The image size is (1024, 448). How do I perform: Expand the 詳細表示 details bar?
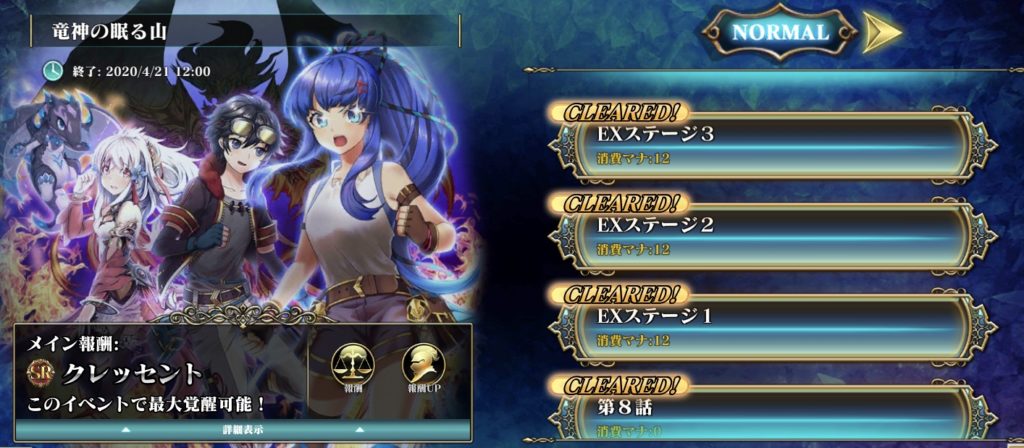pos(243,430)
